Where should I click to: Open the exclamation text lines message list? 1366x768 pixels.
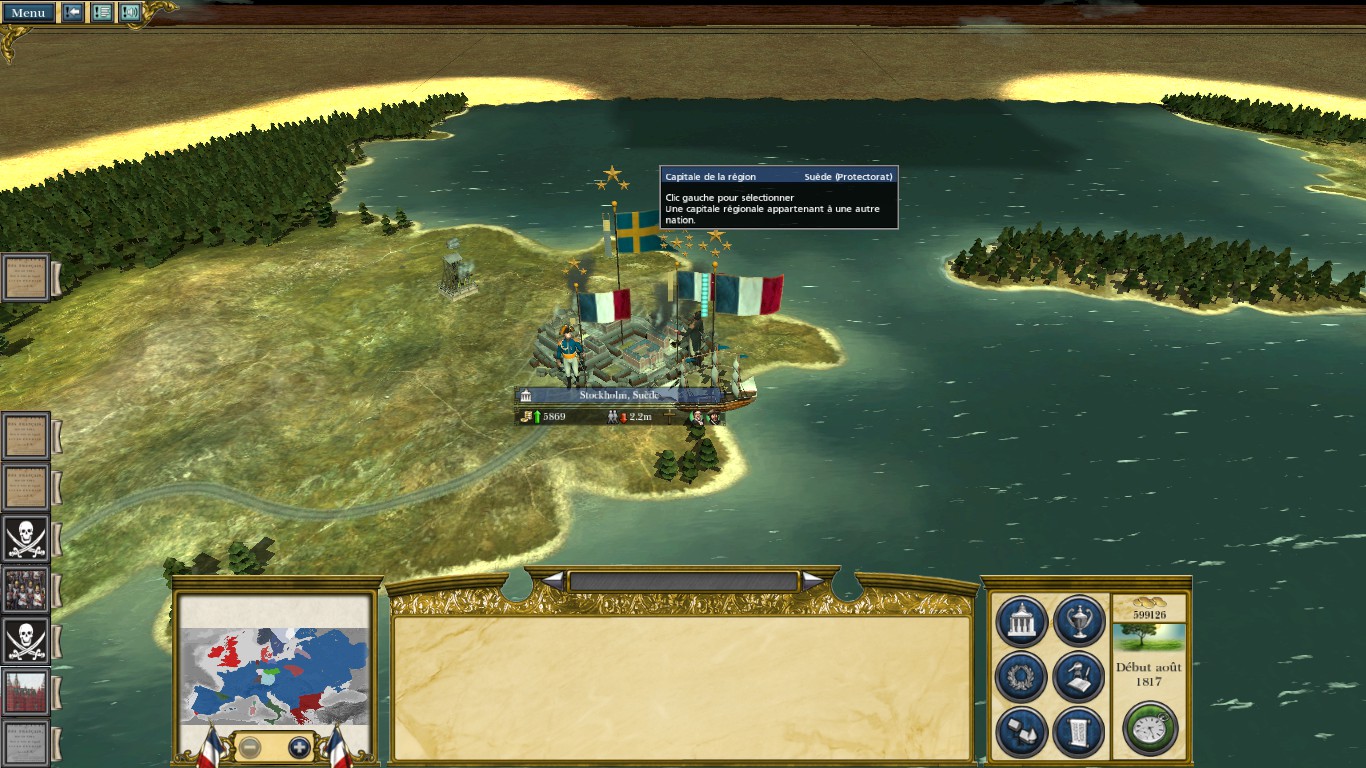point(102,13)
